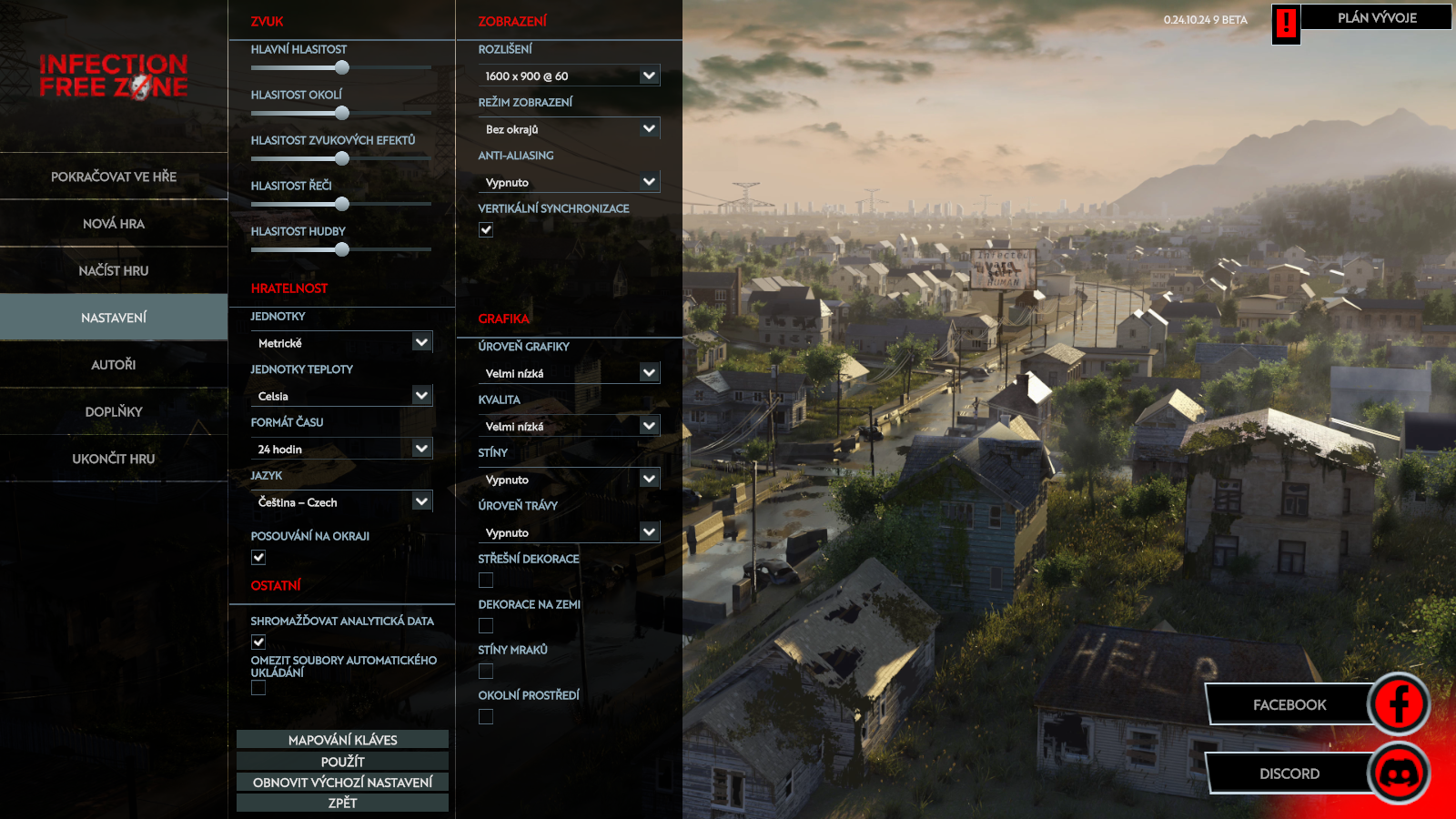
Task: Click the Hlavní hlasitost slider handle
Action: pos(342,67)
